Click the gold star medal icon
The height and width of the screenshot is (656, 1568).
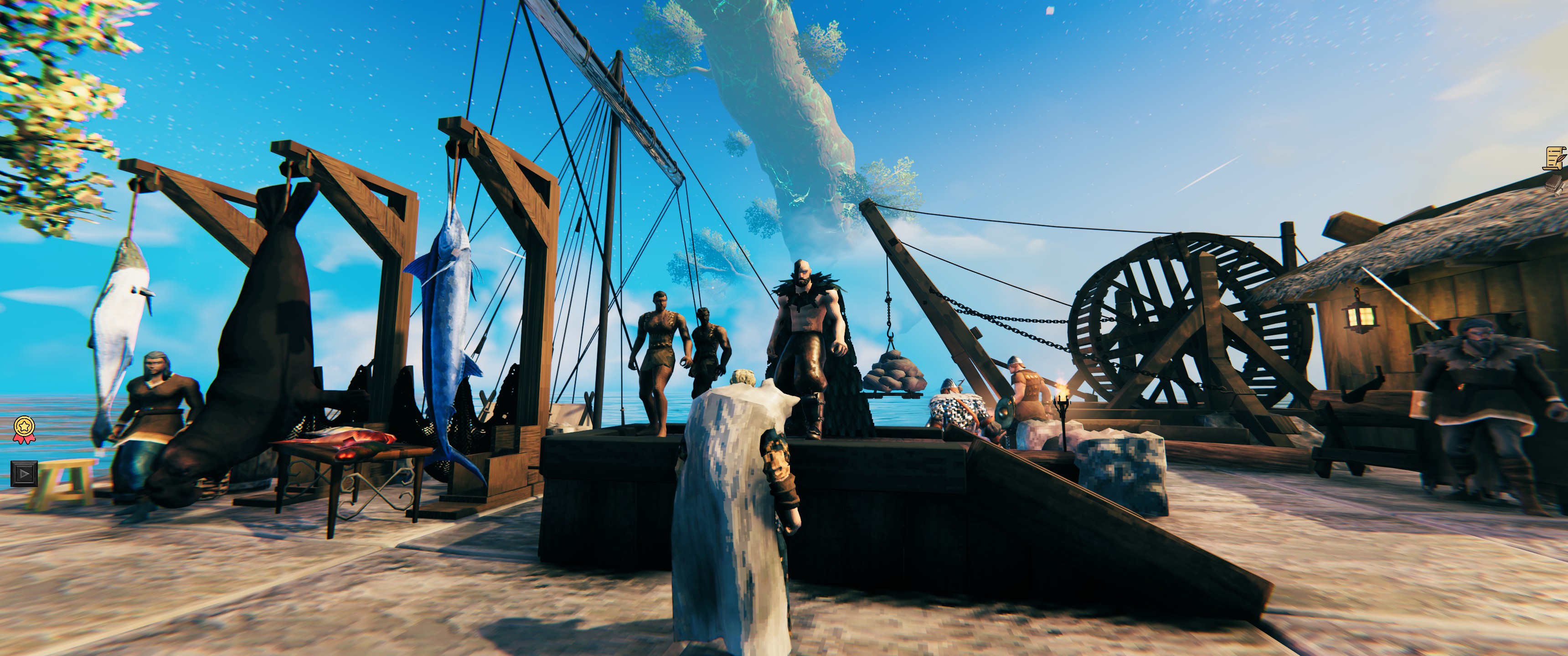[x=24, y=428]
